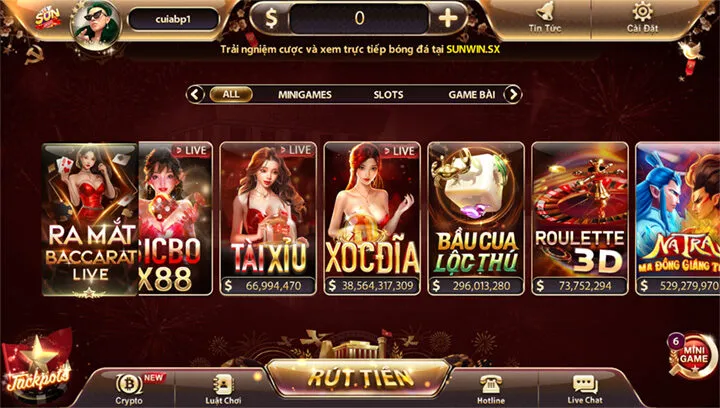Click the left category arrow
The height and width of the screenshot is (408, 720).
[196, 94]
